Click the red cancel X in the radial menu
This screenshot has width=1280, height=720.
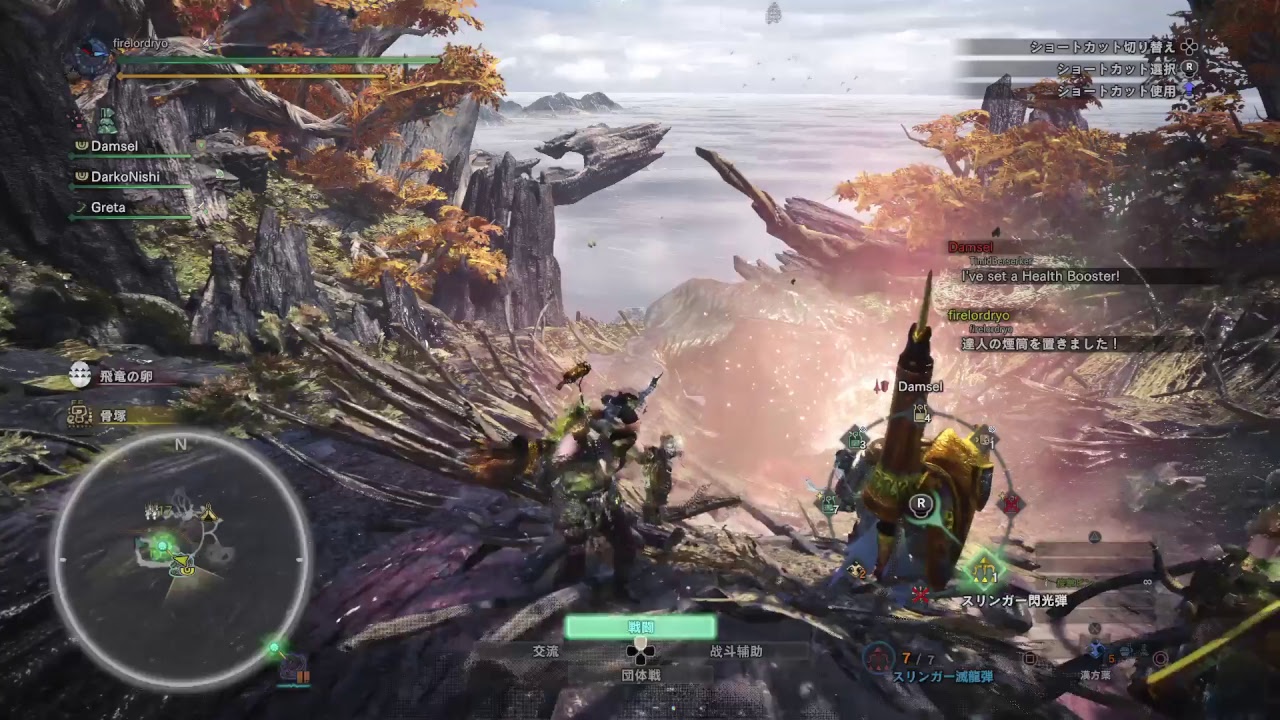point(920,593)
